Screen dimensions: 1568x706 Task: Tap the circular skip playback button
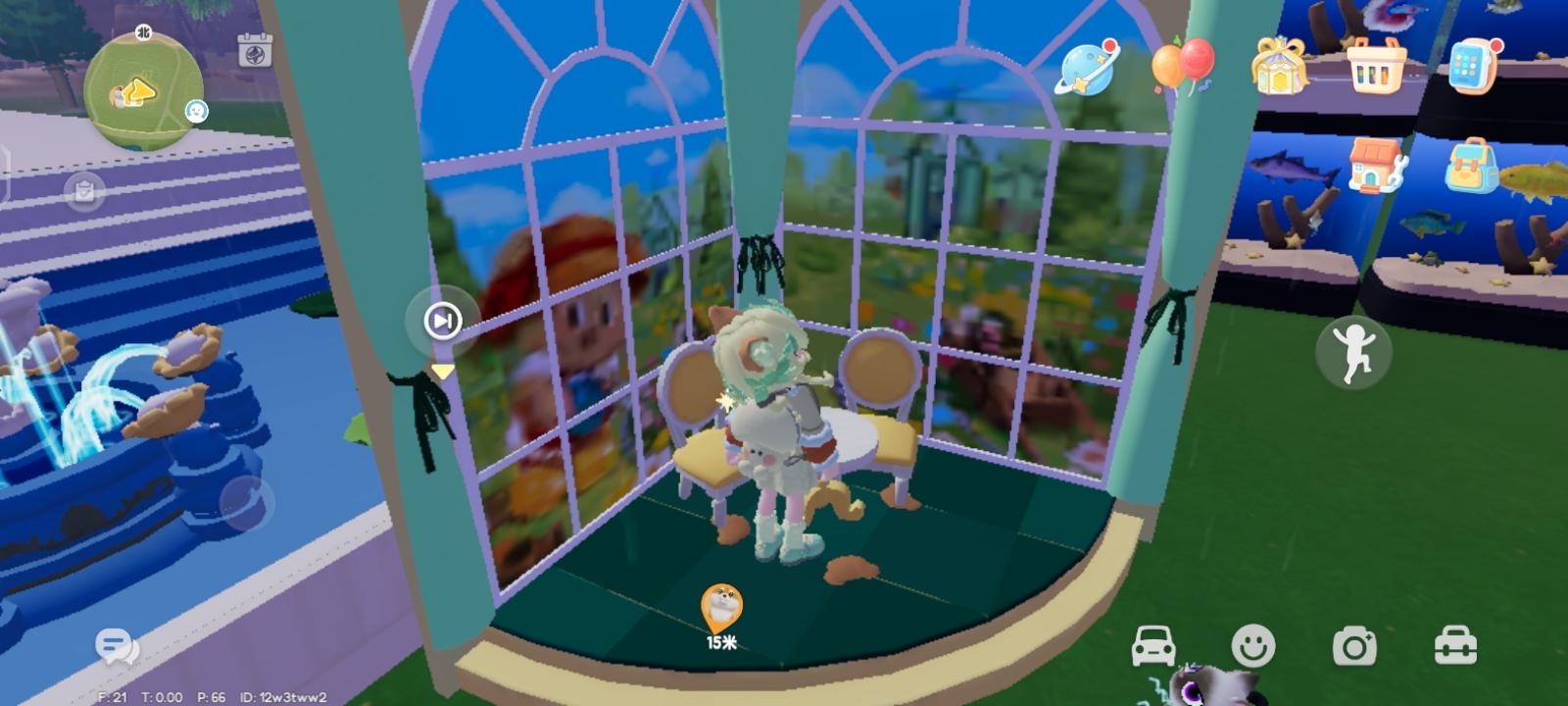(x=441, y=321)
